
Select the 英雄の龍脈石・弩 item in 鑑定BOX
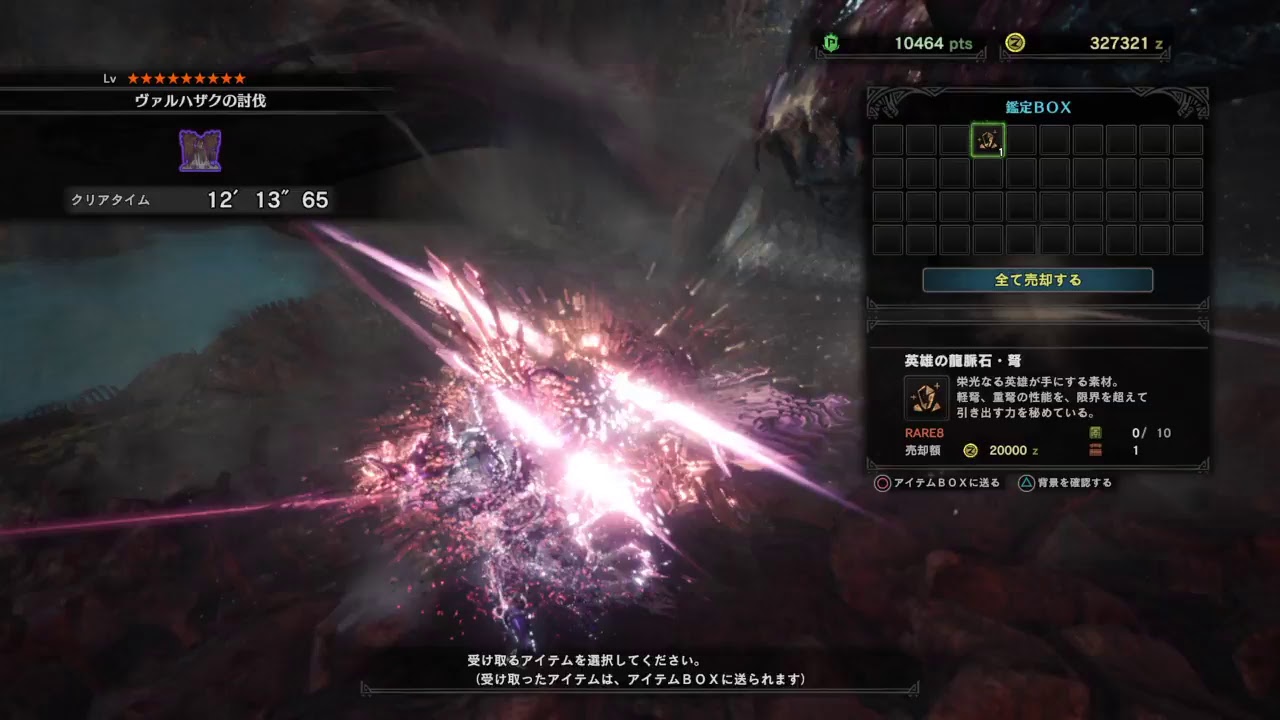[988, 140]
